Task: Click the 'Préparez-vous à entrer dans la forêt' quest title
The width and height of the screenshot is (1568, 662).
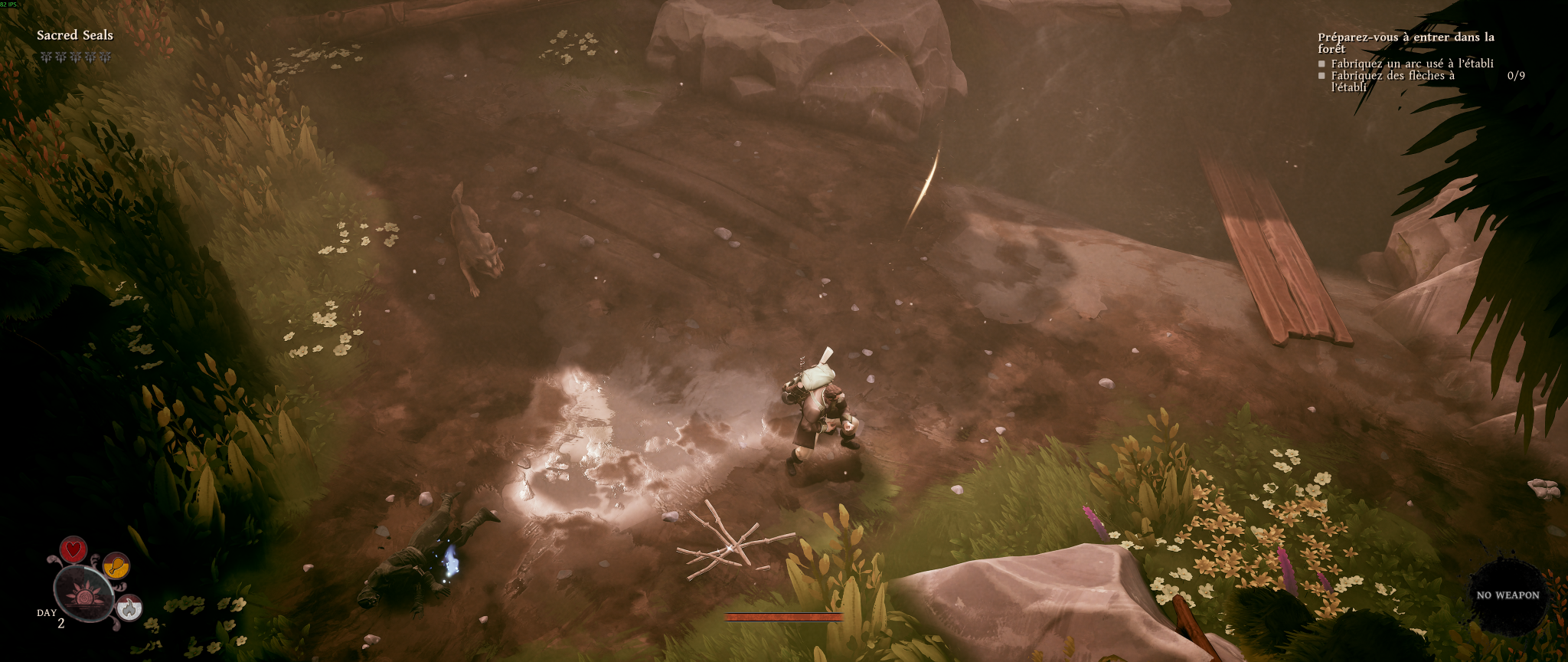Action: coord(1406,42)
